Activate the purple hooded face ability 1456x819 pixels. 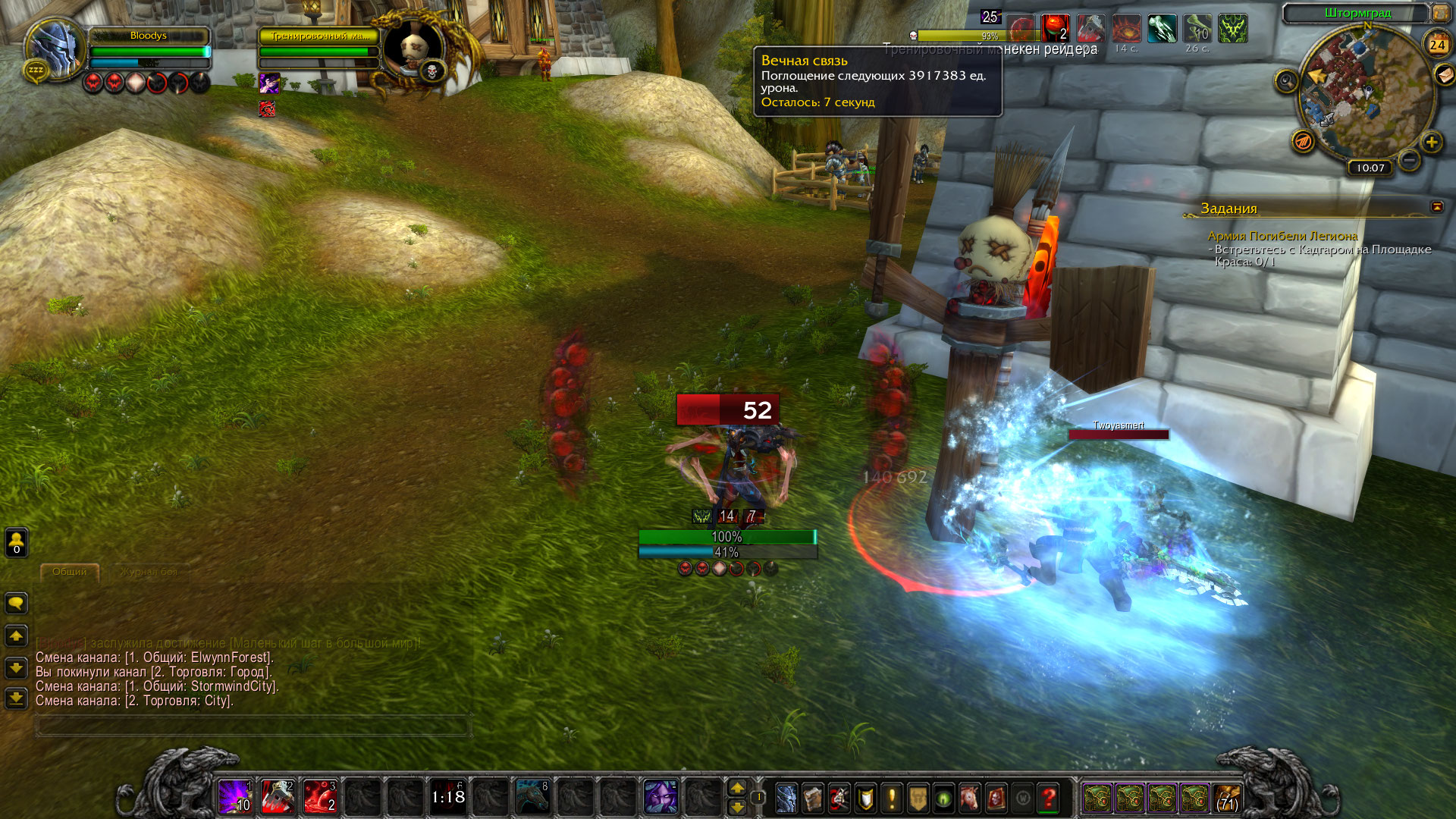coord(660,796)
